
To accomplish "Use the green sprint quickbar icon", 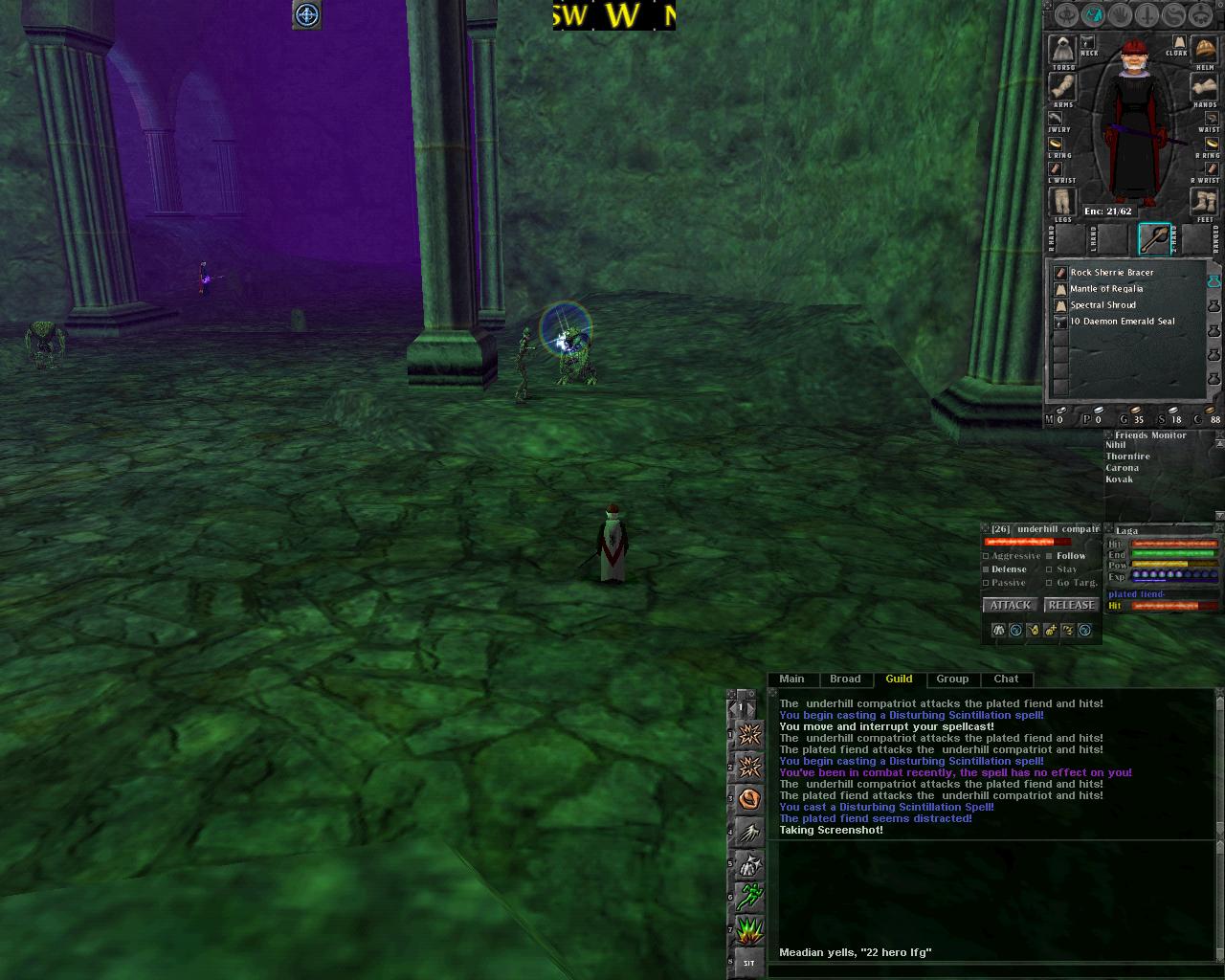I will (750, 897).
